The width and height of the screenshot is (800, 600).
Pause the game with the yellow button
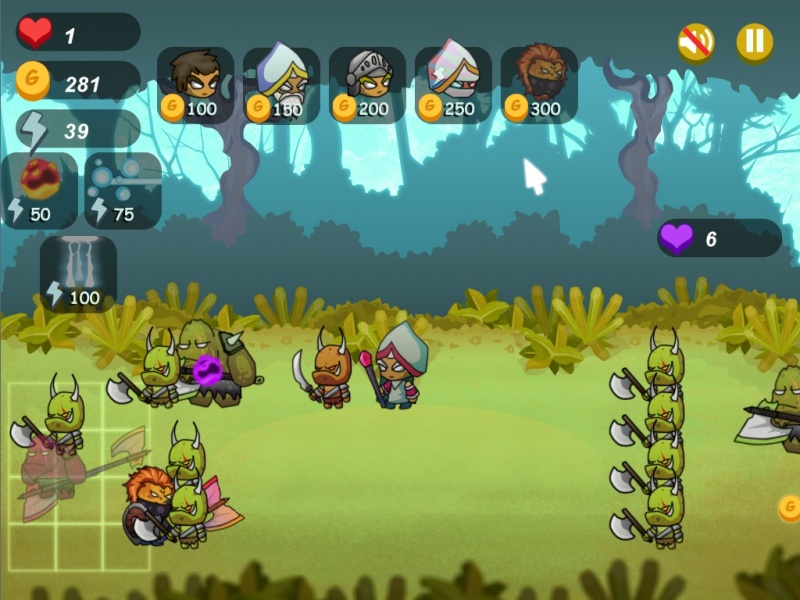(x=754, y=42)
